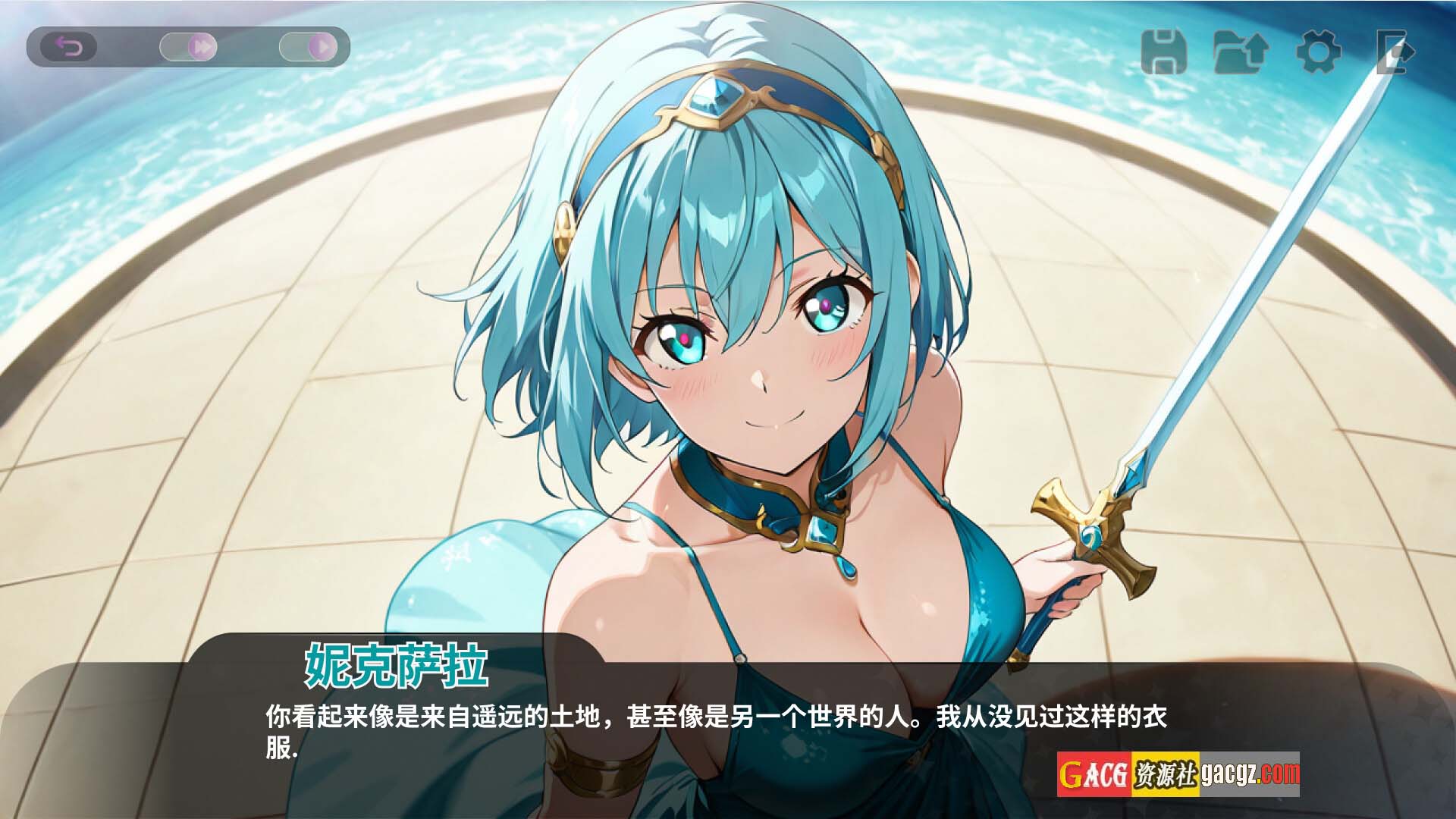Toggle the fast-forward skip switch
The height and width of the screenshot is (819, 1456).
pyautogui.click(x=189, y=48)
